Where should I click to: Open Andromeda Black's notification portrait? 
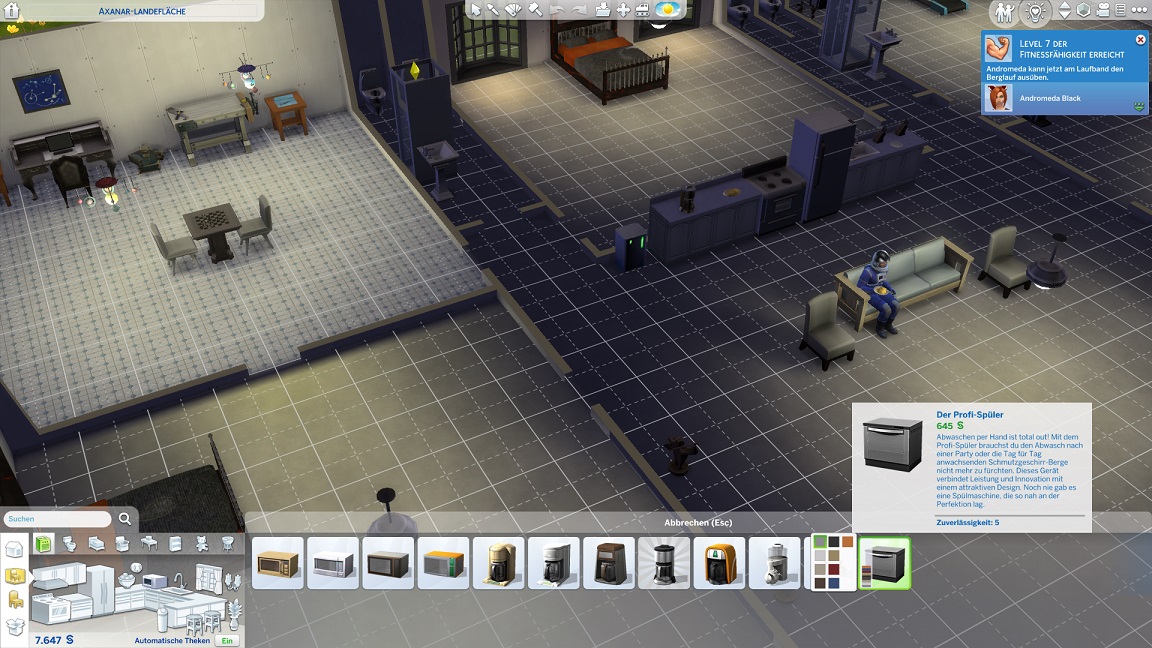(998, 98)
